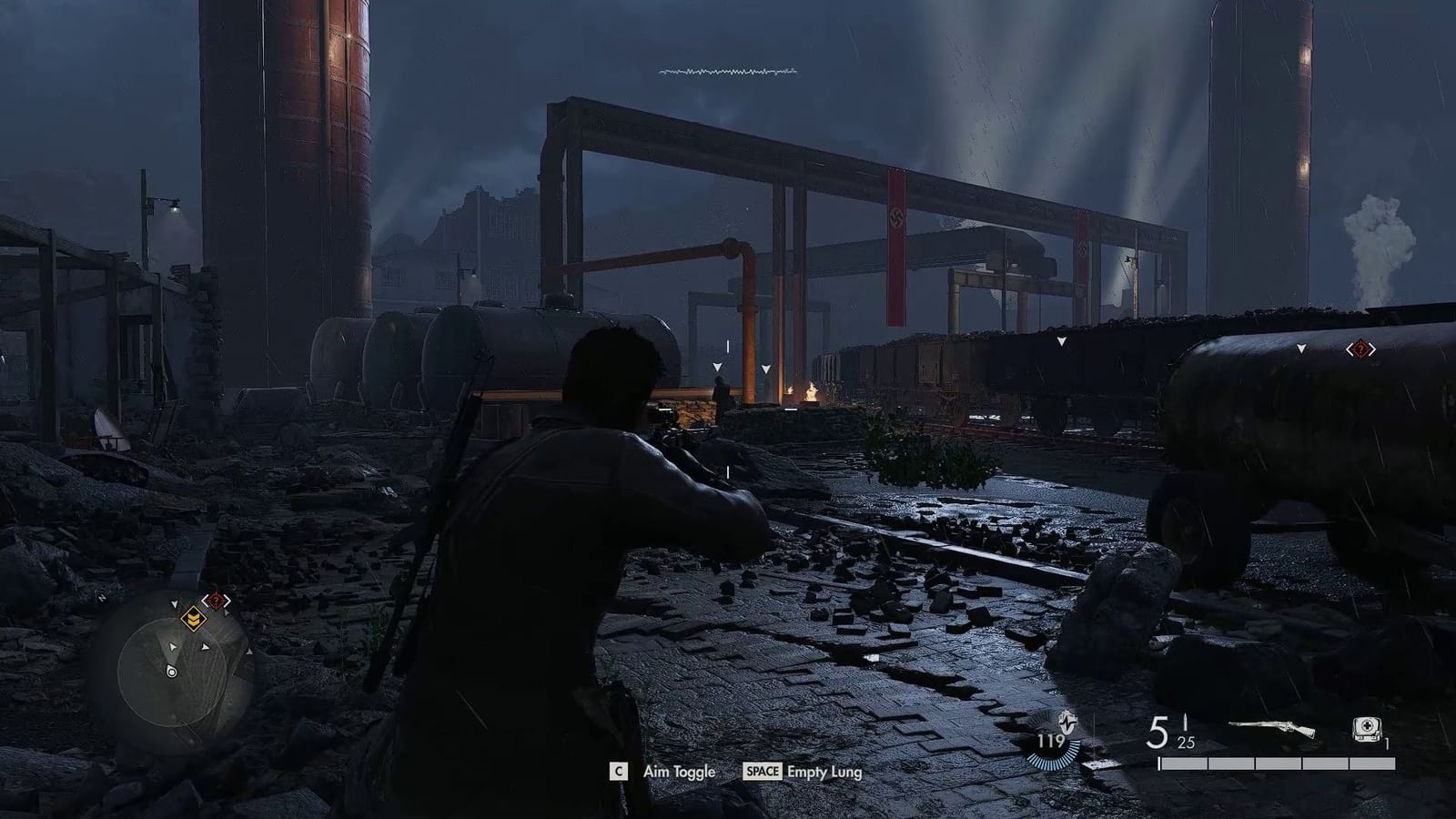Click the bullet icon beside the ammo count
Screen dimensions: 1456x819
tap(1185, 723)
